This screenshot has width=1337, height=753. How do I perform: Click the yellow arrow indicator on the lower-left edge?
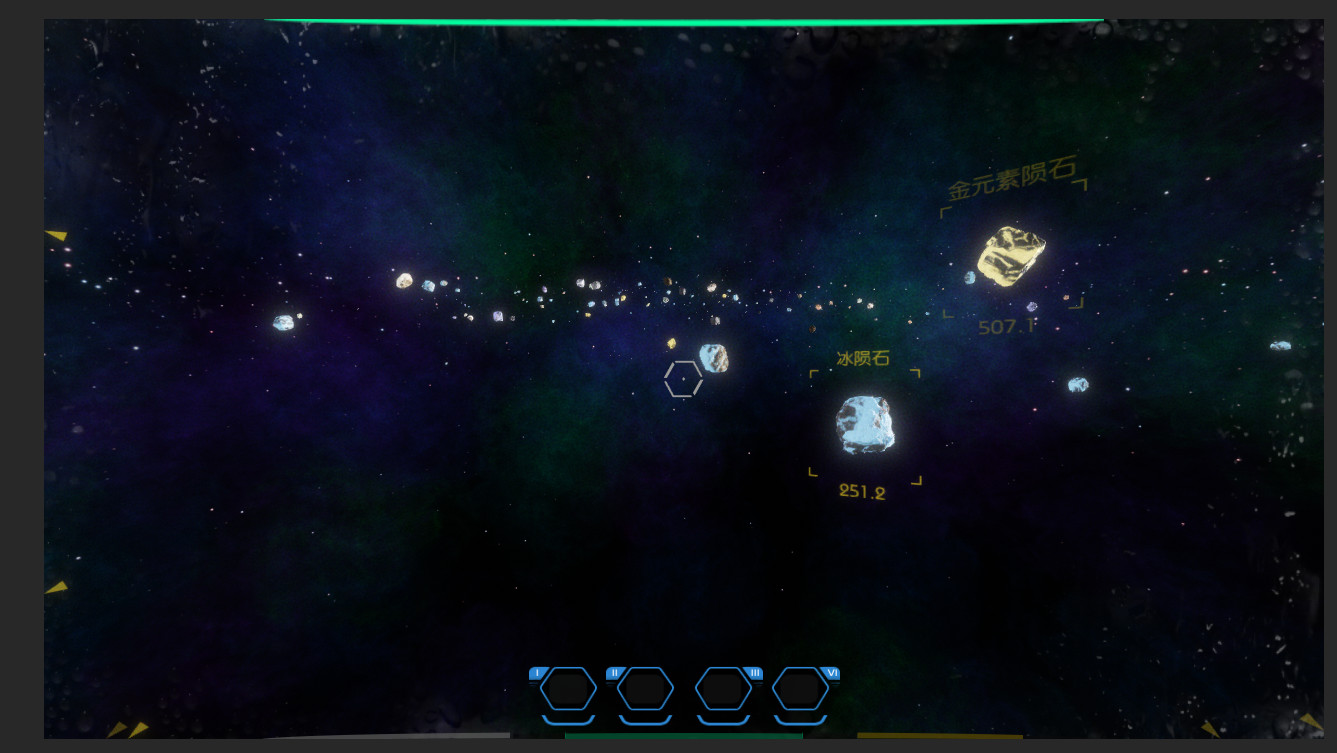pos(58,587)
